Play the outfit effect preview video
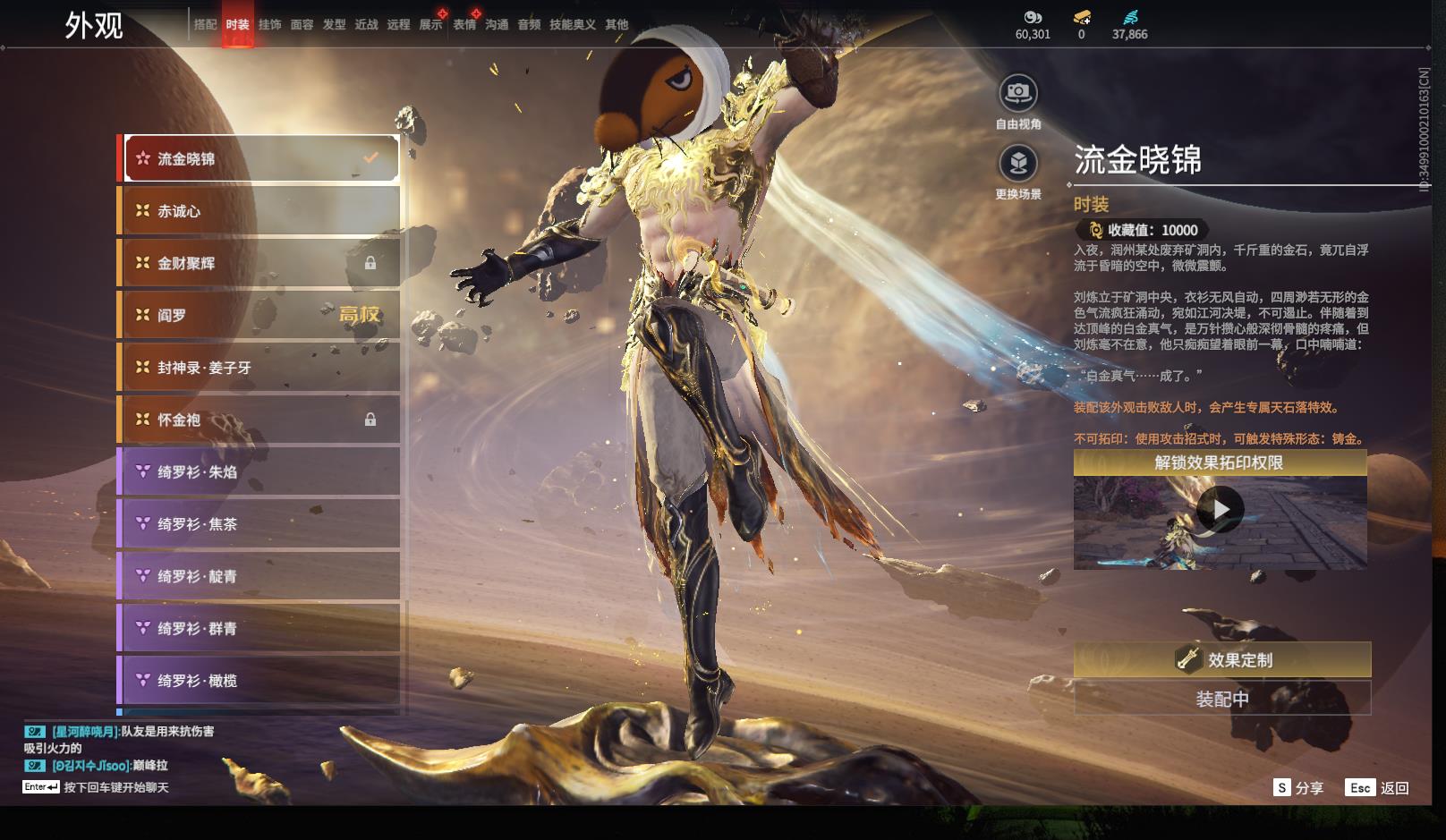1446x840 pixels. point(1220,510)
